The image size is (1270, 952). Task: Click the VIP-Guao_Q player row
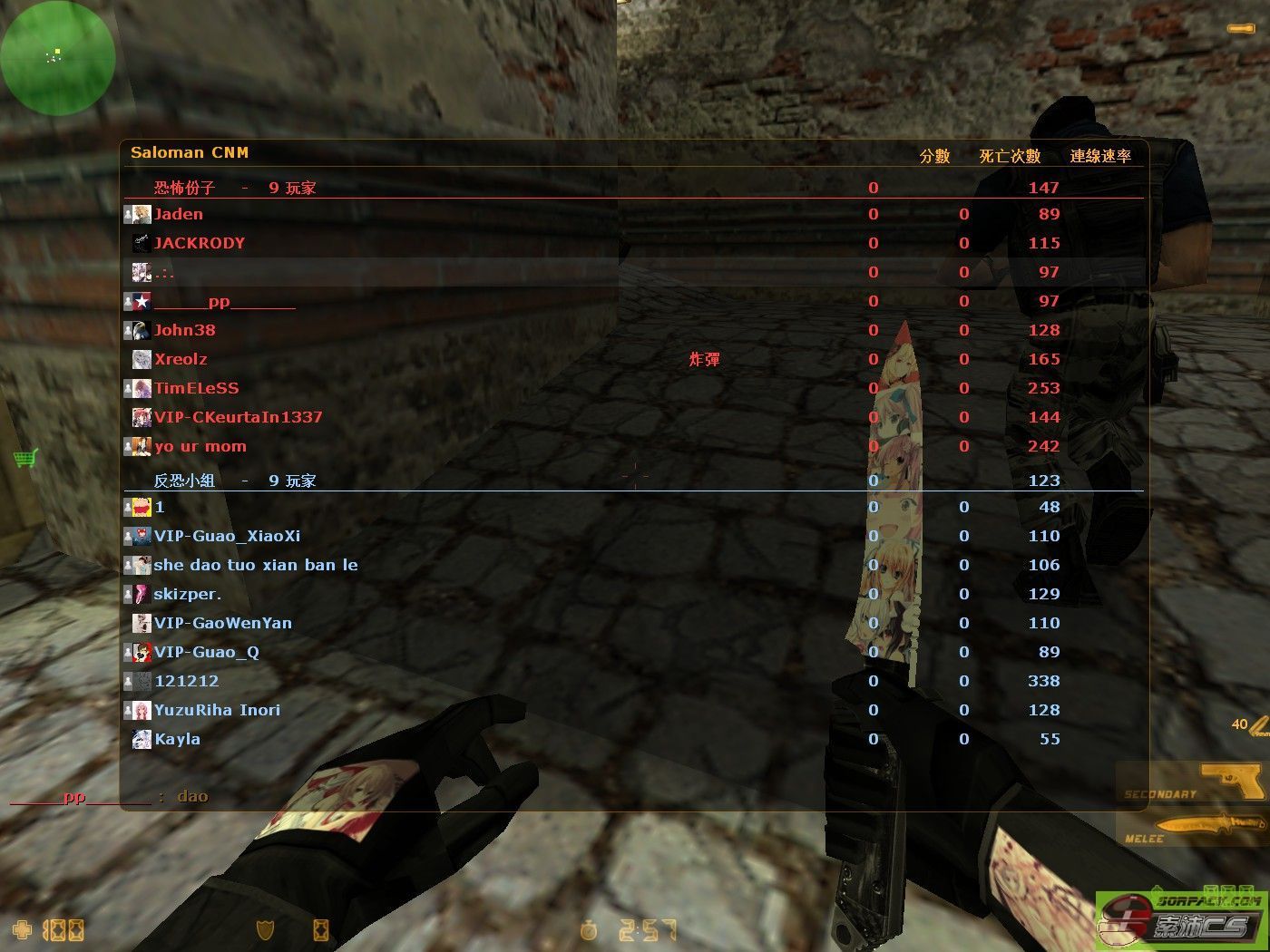pos(206,653)
